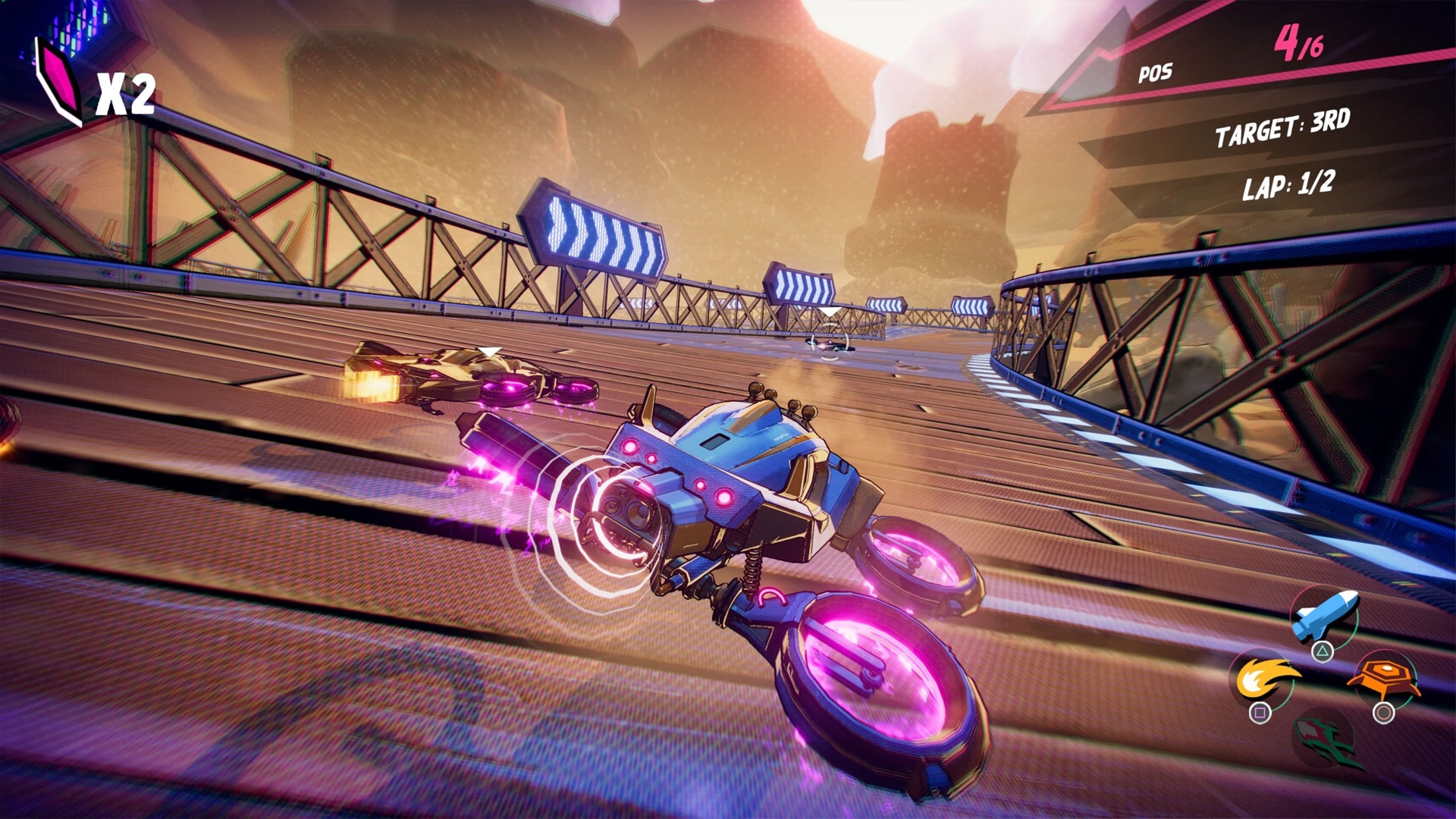Image resolution: width=1456 pixels, height=819 pixels.
Task: Select the dimmed green dart ability
Action: pyautogui.click(x=1324, y=737)
